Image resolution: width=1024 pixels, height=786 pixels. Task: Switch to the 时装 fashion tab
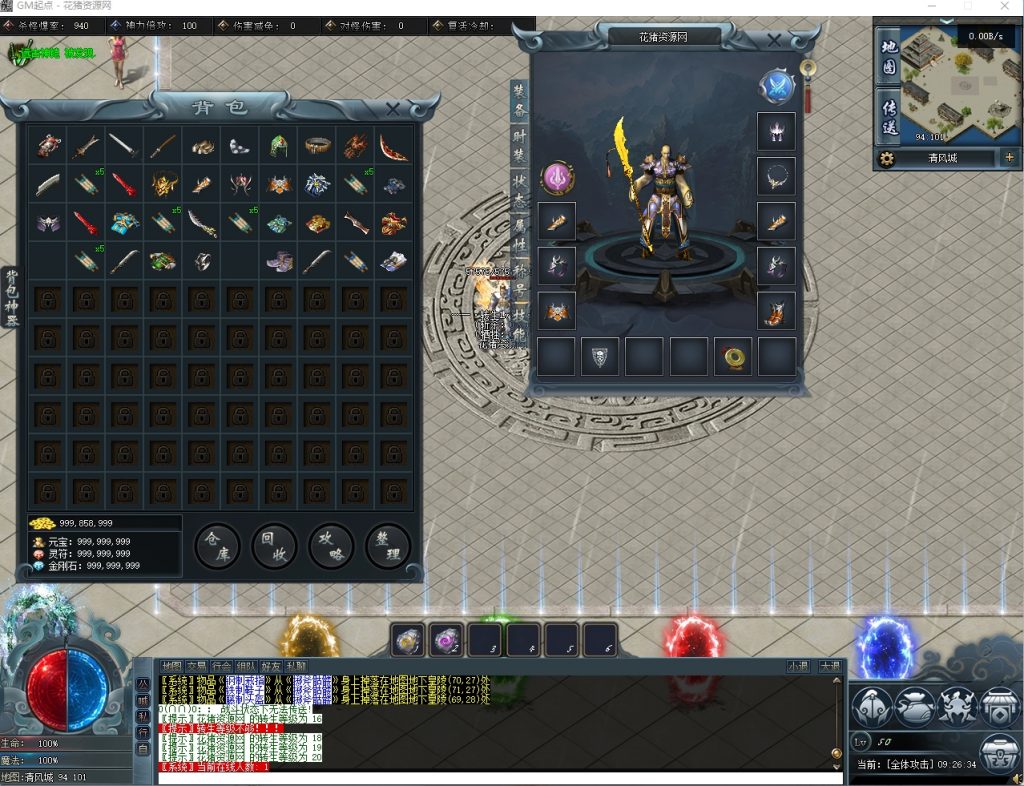[519, 140]
